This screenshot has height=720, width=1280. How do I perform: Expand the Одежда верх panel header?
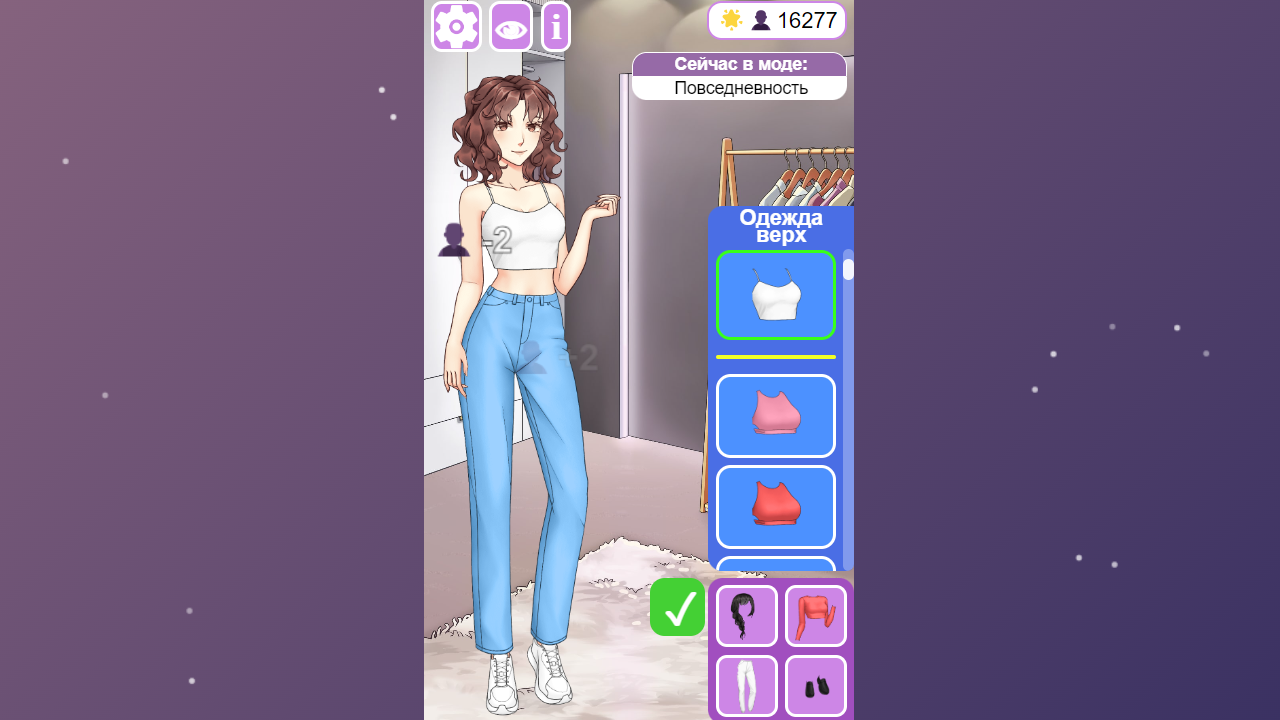pos(780,226)
